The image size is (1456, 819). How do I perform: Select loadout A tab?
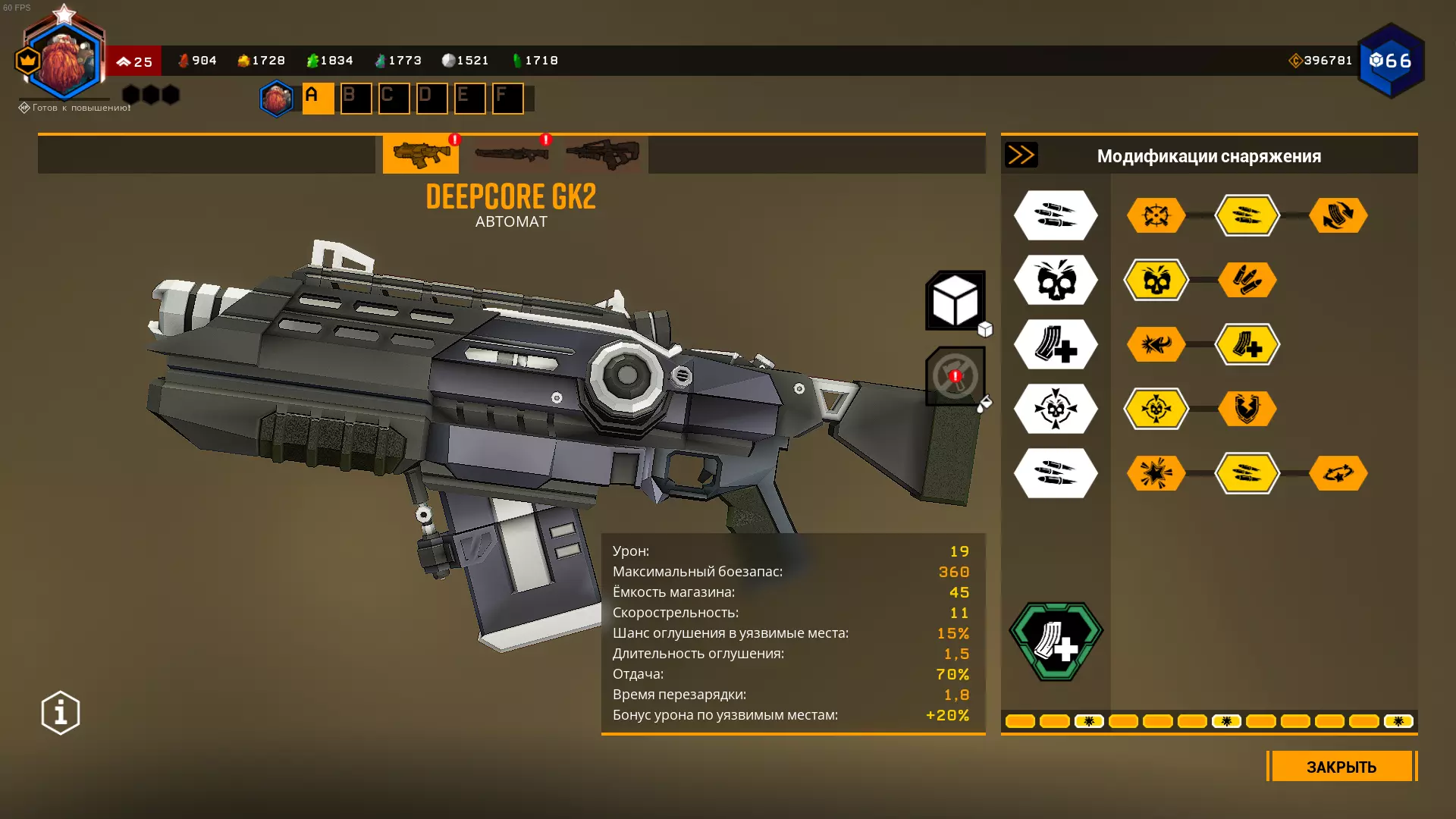tap(318, 99)
